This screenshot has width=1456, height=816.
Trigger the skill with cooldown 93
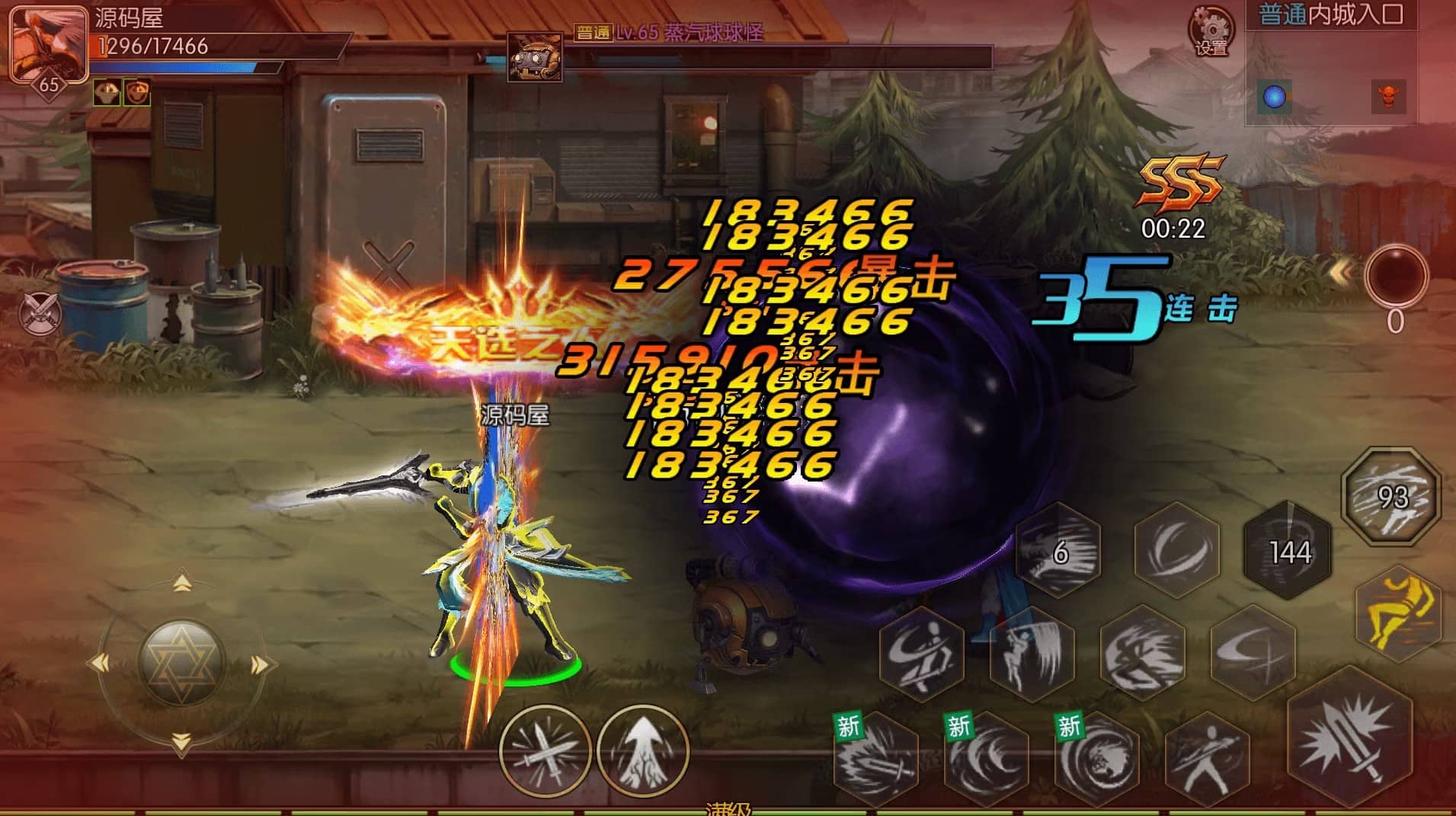(x=1391, y=497)
